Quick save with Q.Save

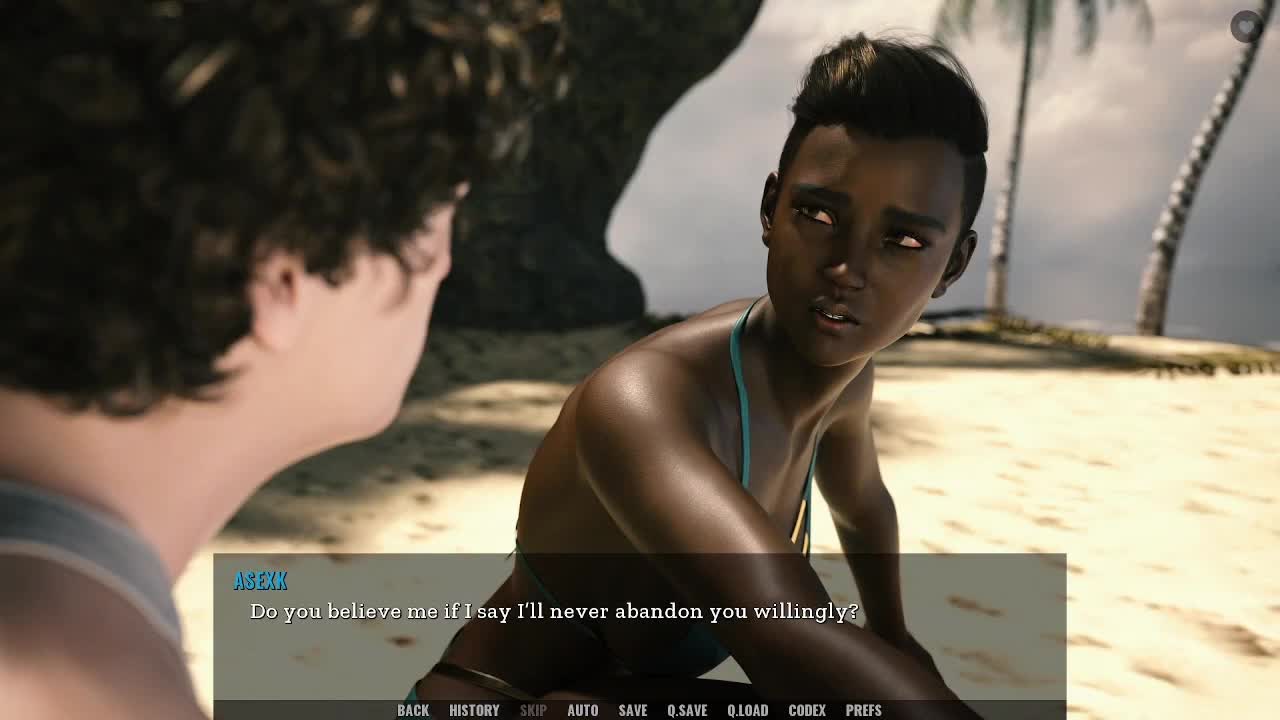pyautogui.click(x=687, y=710)
